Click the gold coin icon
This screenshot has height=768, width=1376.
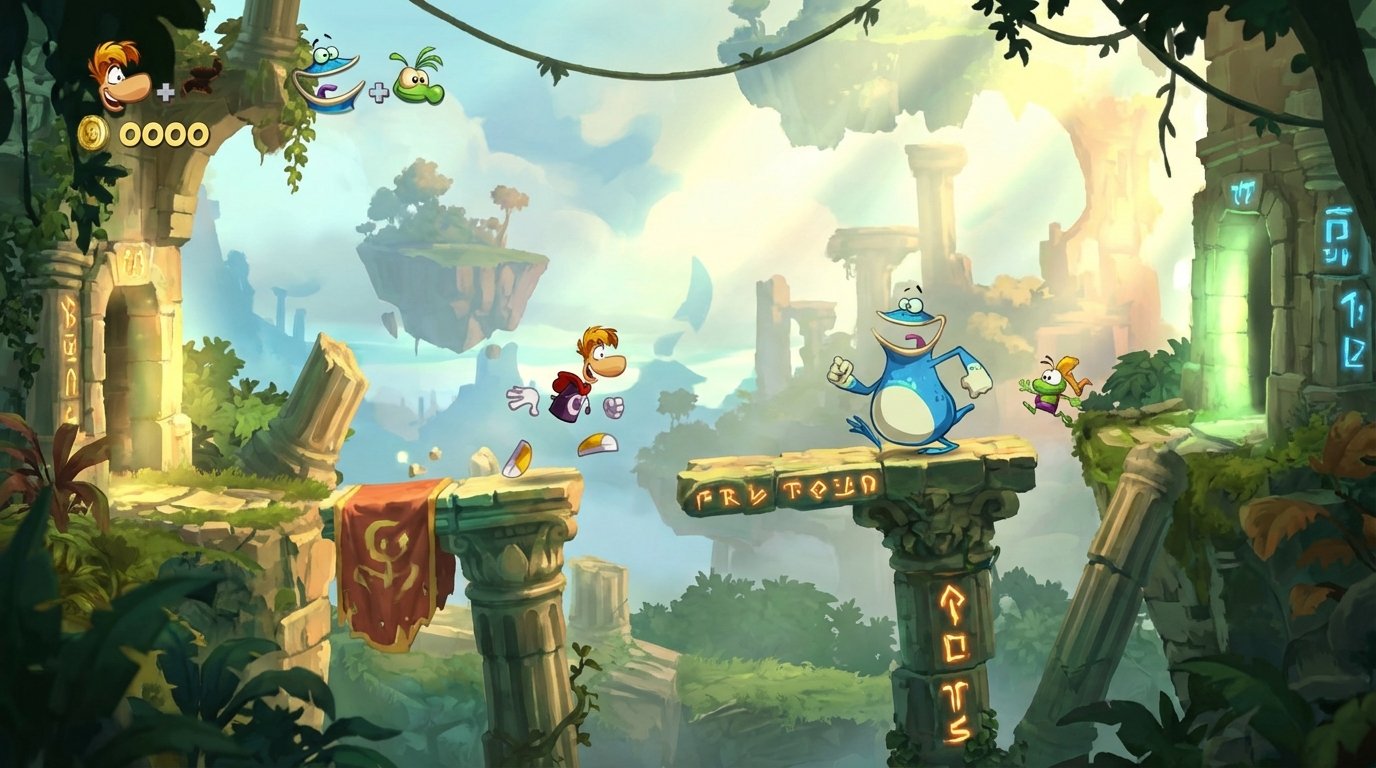coord(95,131)
